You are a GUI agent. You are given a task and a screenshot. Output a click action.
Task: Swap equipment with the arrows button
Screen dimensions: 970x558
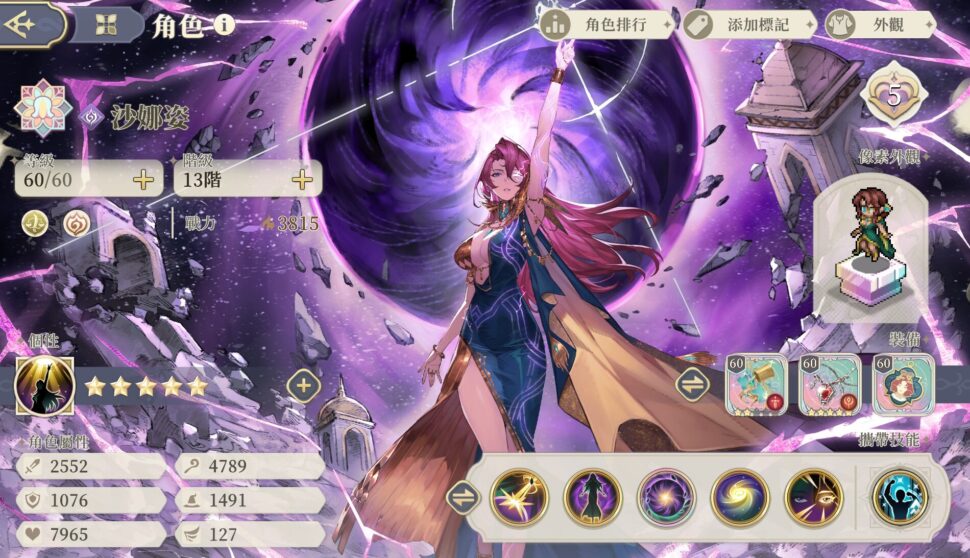click(692, 385)
